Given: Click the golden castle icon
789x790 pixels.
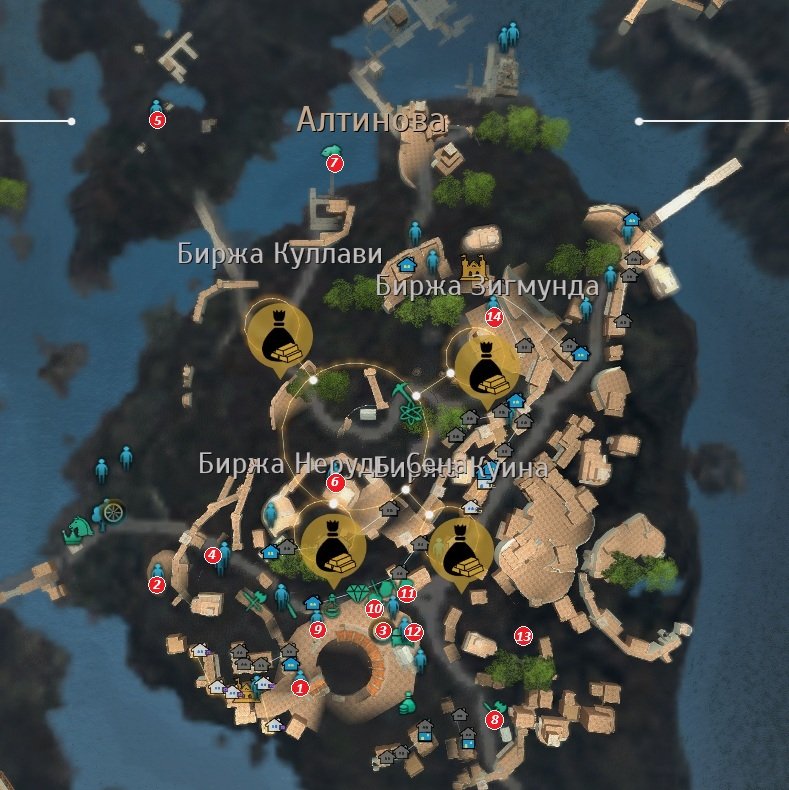Looking at the screenshot, I should [472, 267].
